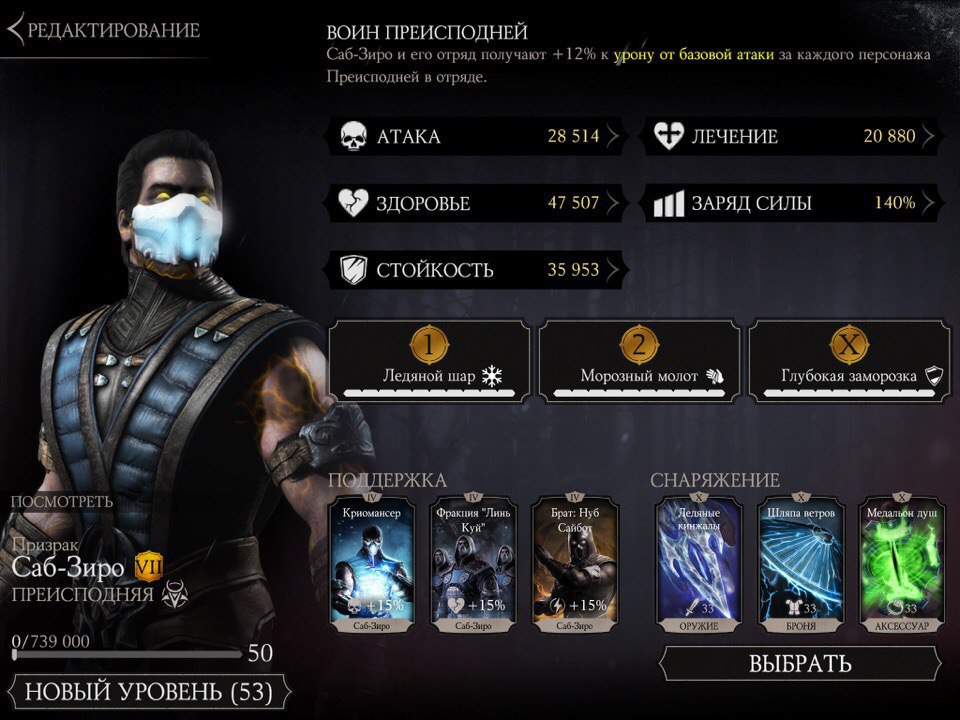Screen dimensions: 960x720
Task: Select the Ледяной шар special attack
Action: 430,361
